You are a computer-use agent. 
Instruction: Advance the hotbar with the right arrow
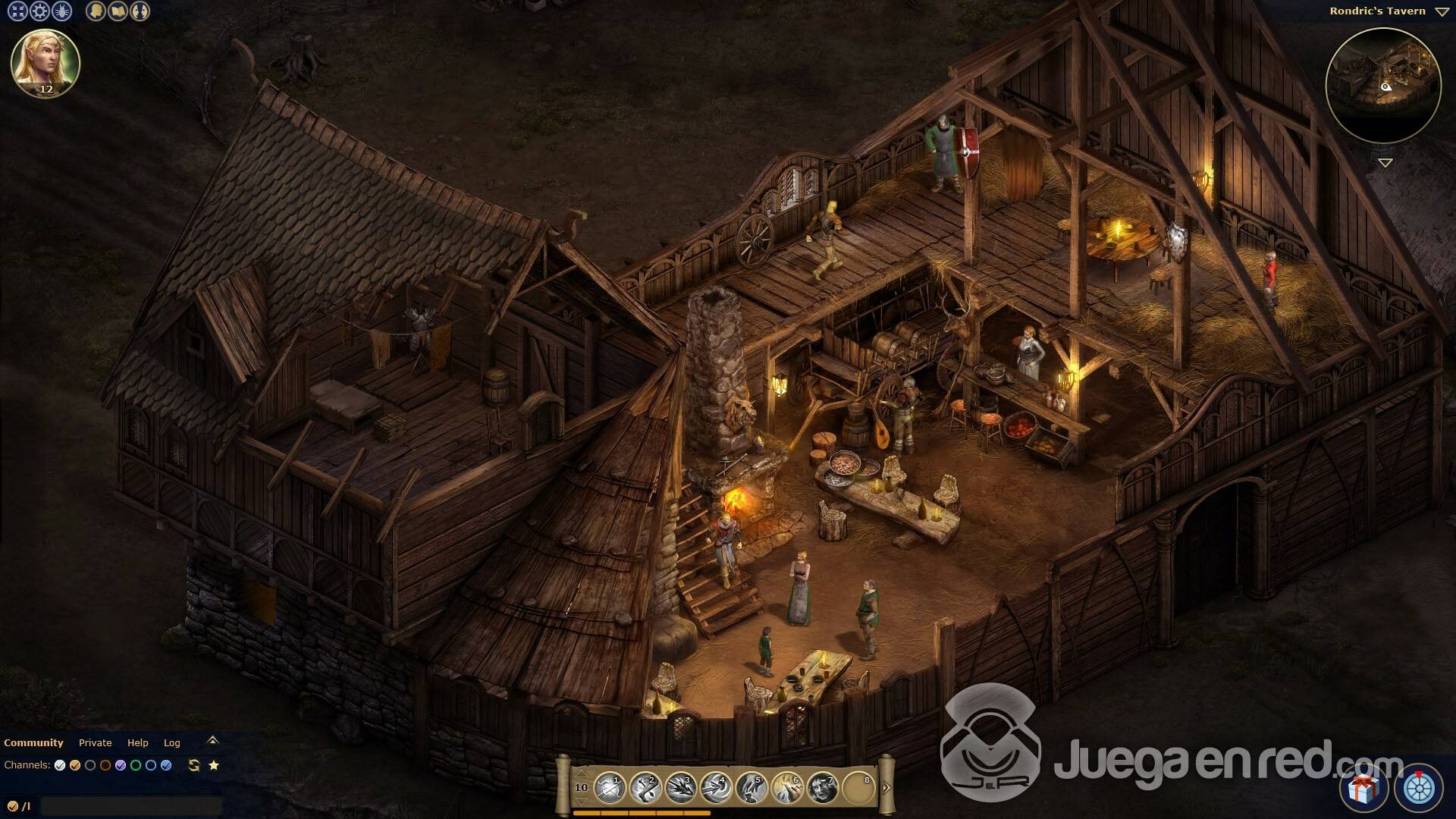click(886, 788)
